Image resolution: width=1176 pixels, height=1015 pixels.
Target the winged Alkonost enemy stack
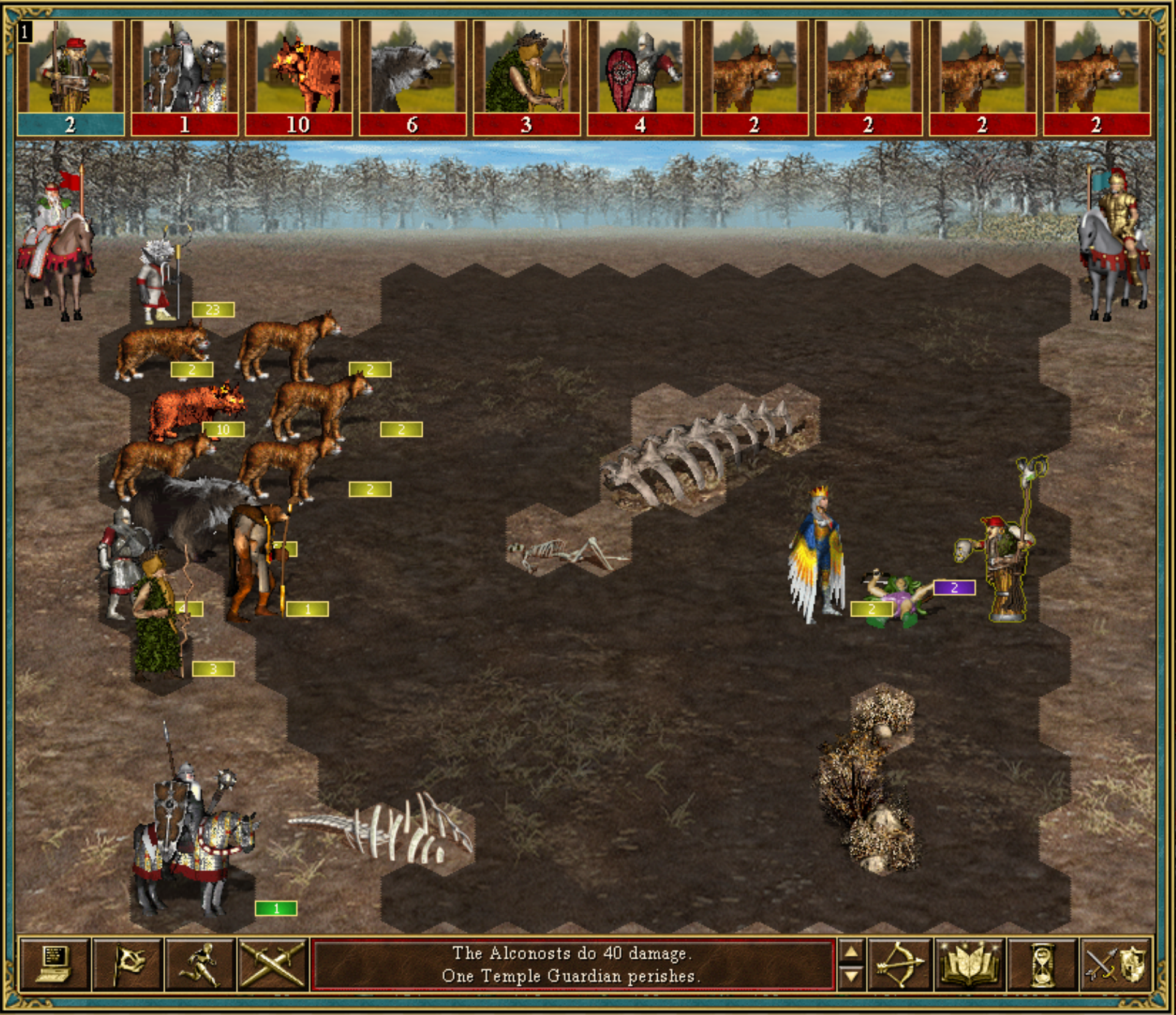click(x=818, y=557)
